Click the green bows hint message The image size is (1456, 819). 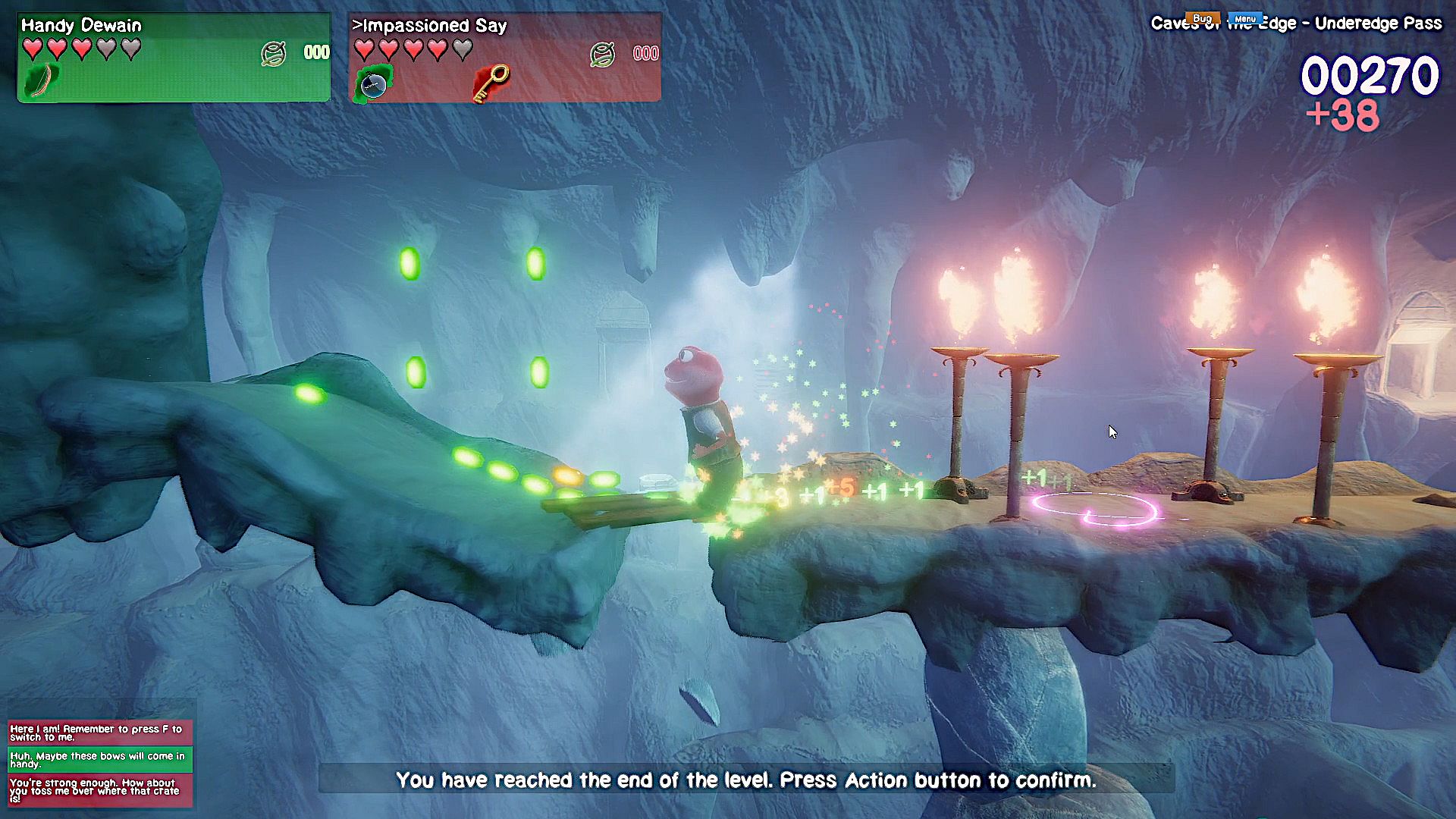[100, 759]
